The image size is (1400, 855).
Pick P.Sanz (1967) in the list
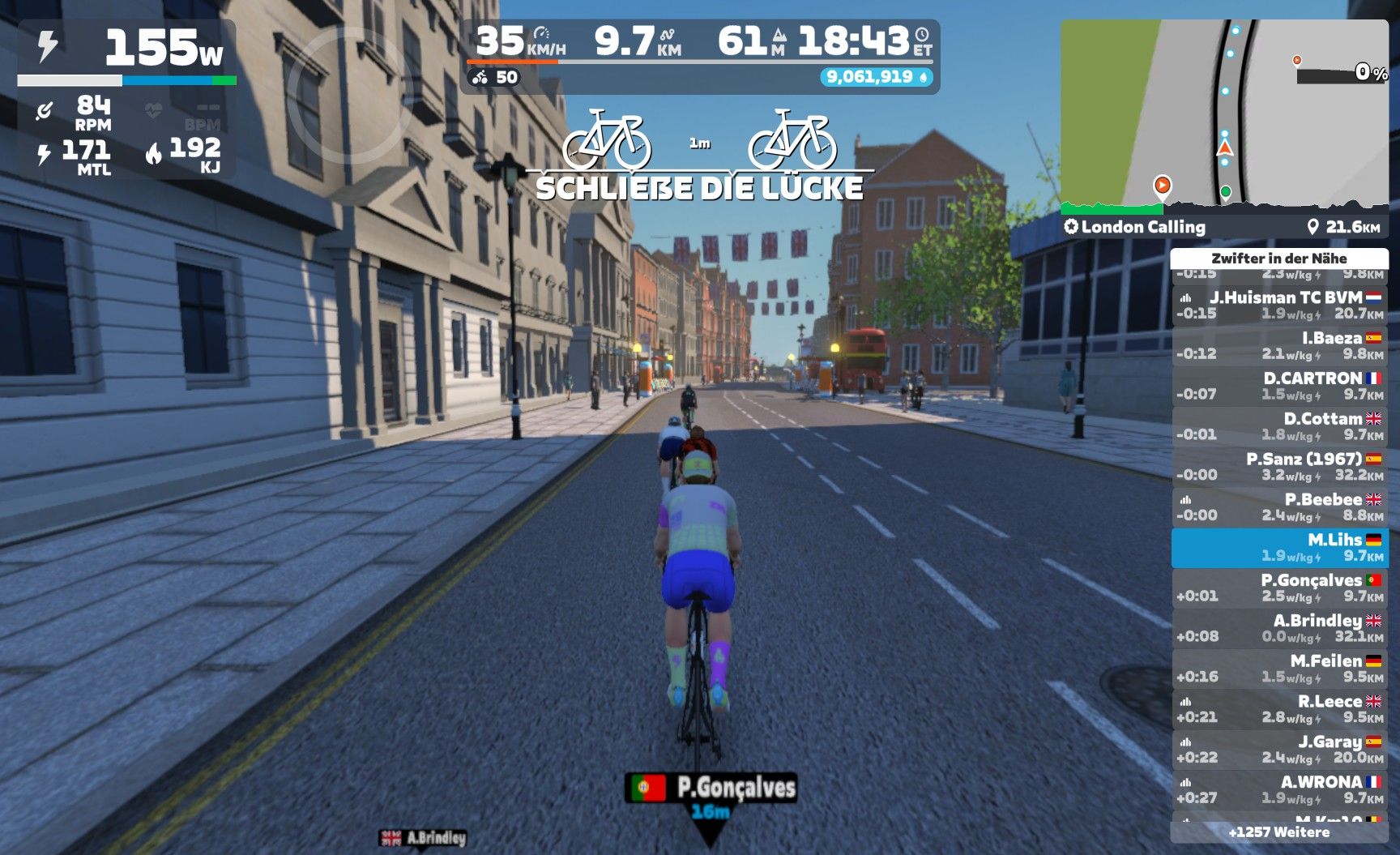pos(1278,467)
